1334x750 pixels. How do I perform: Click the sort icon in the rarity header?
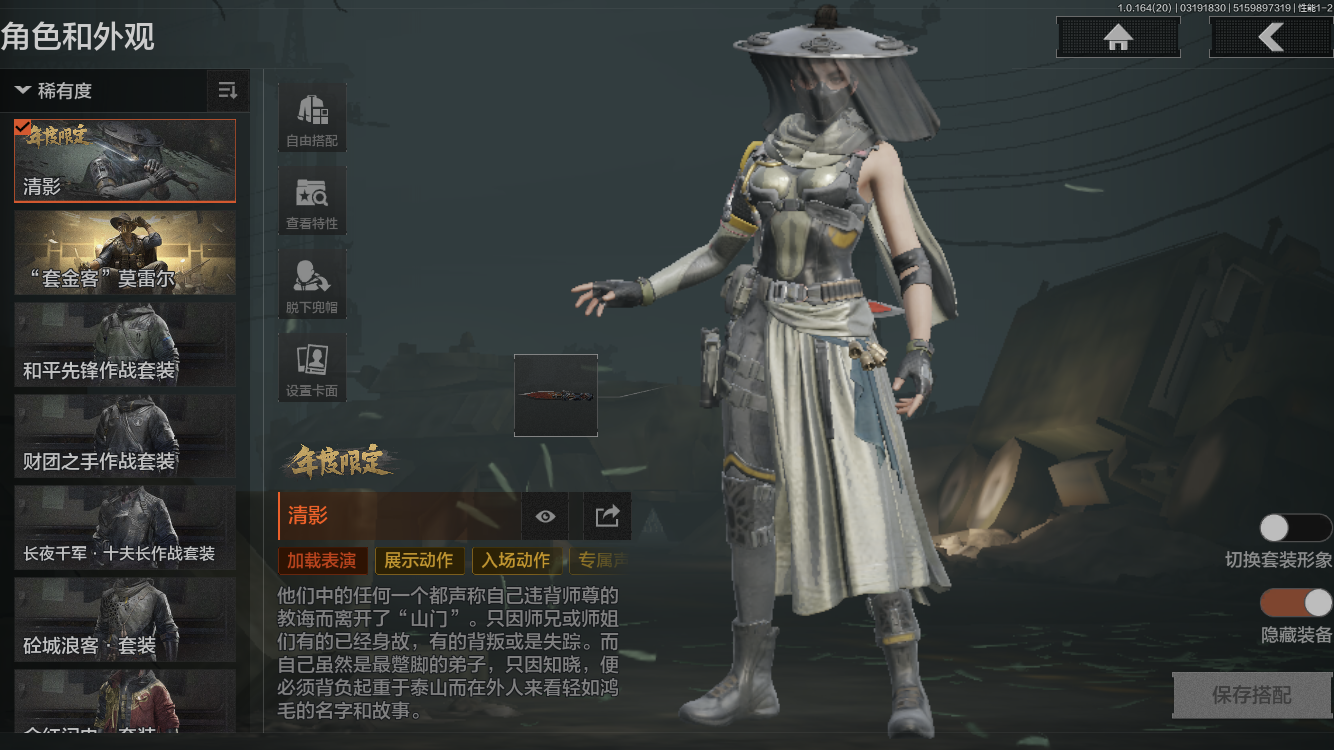[x=228, y=90]
